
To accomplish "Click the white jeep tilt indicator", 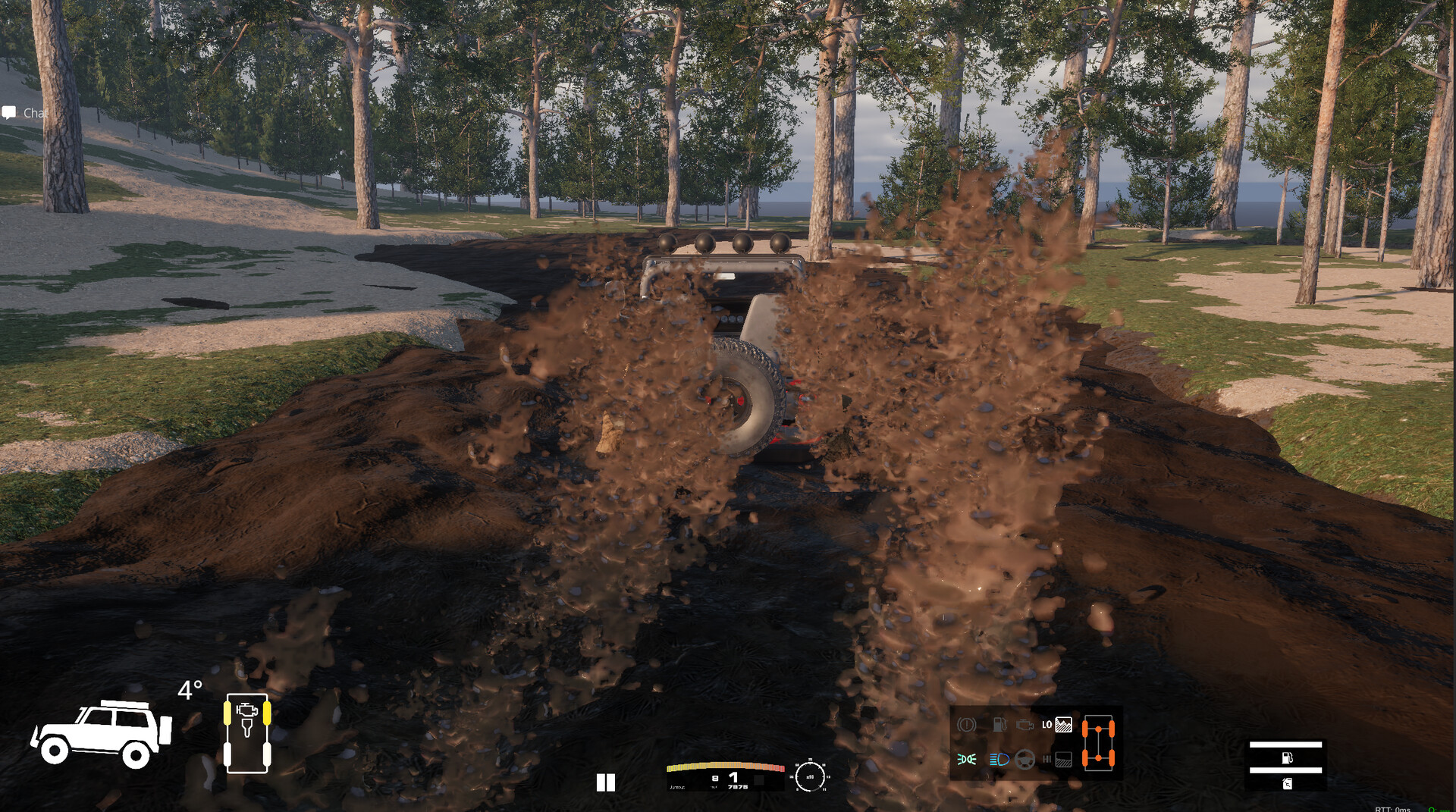I will coord(101,733).
